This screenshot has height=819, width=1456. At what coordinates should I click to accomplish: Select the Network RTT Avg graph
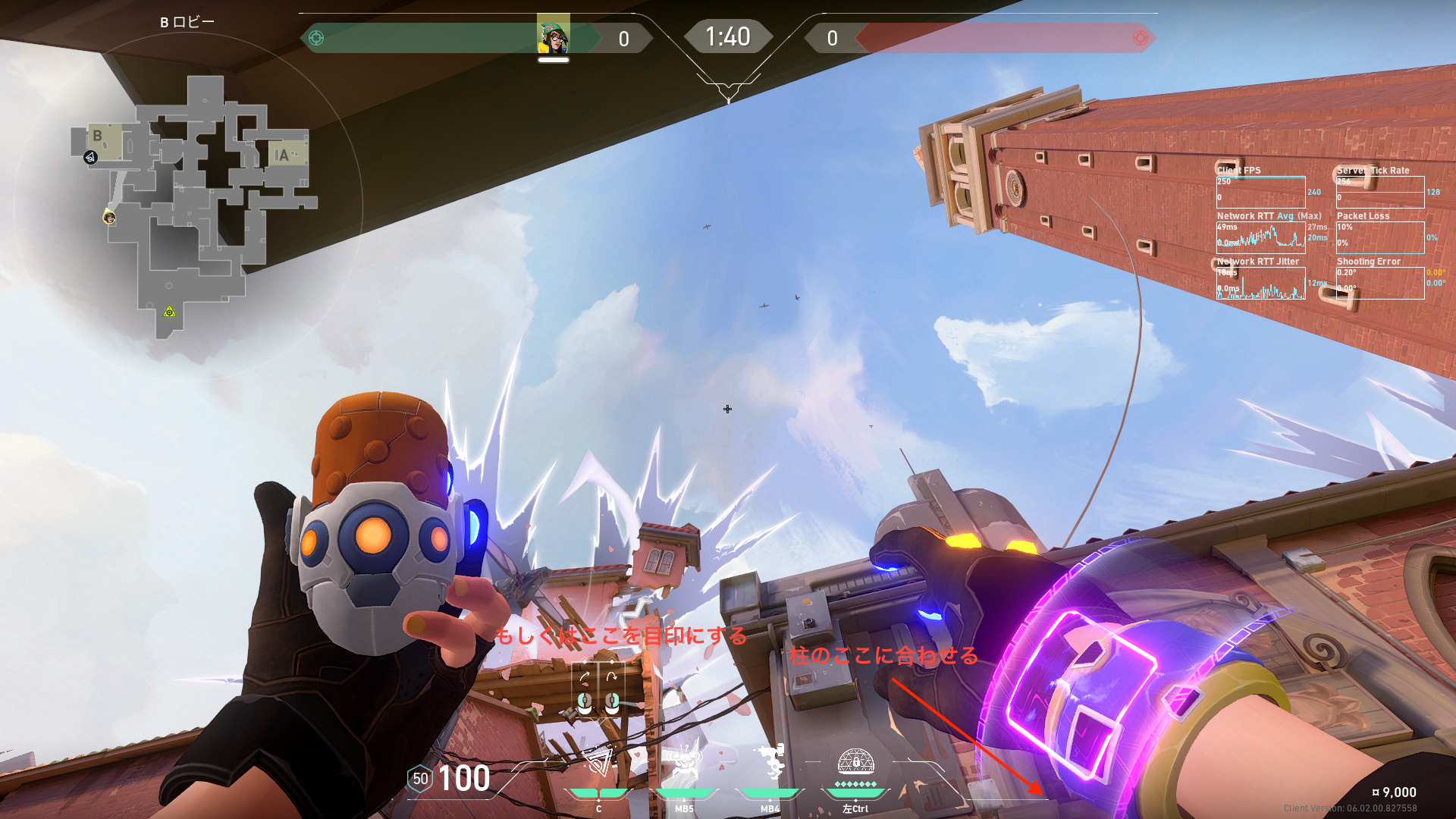(x=1260, y=237)
